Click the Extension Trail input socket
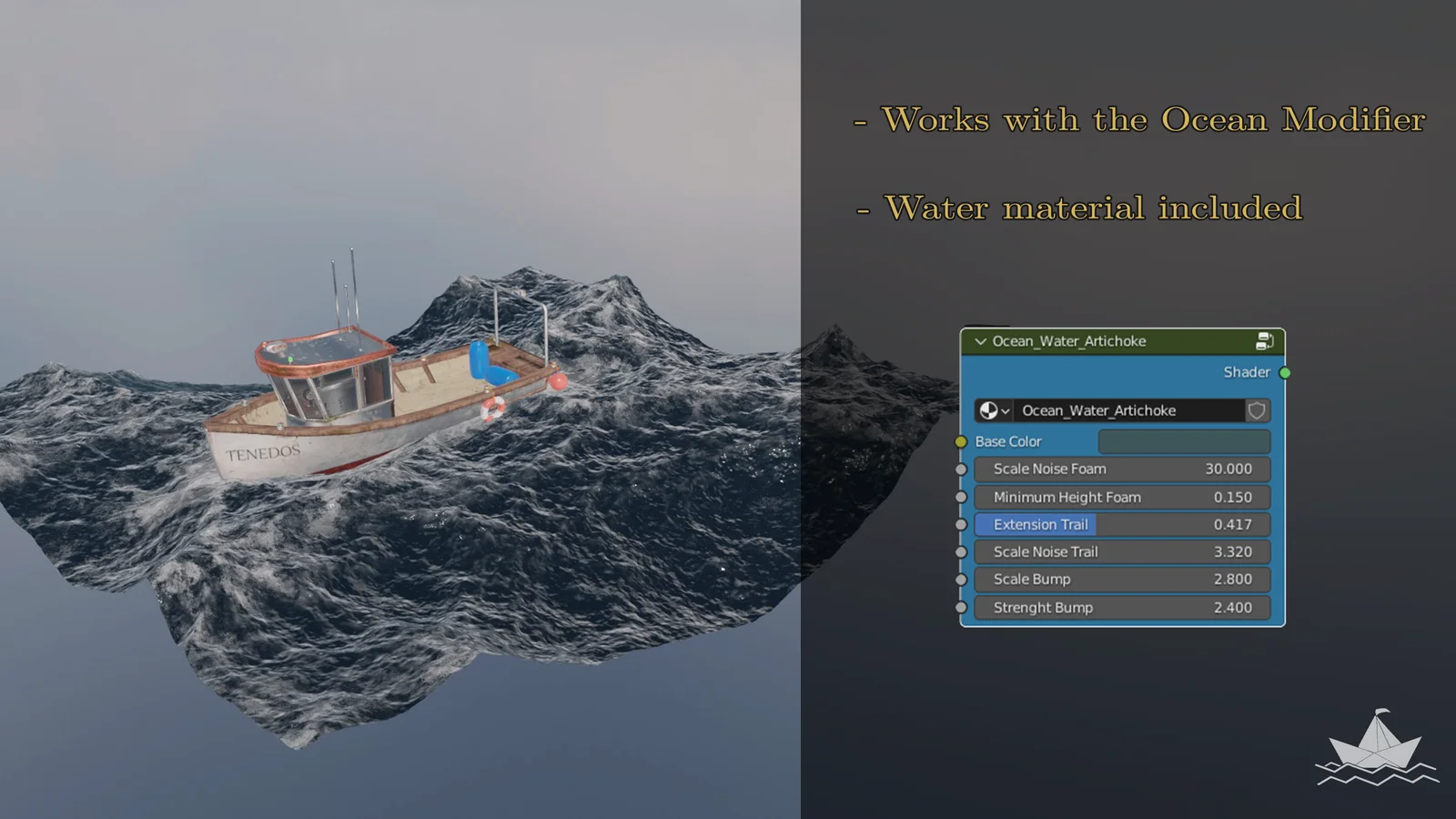Image resolution: width=1456 pixels, height=819 pixels. point(962,524)
